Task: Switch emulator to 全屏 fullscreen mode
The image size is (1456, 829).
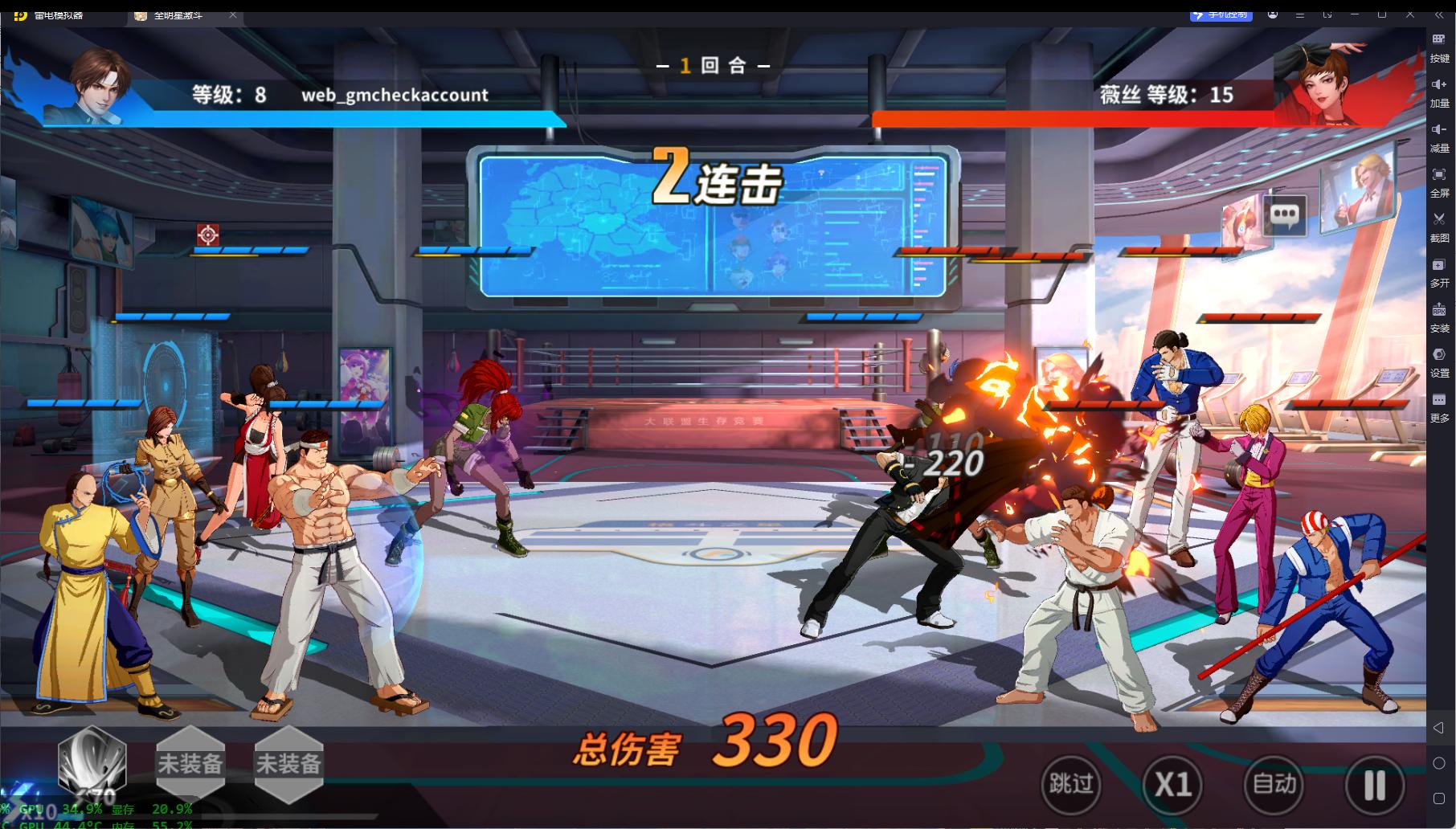Action: 1439,180
